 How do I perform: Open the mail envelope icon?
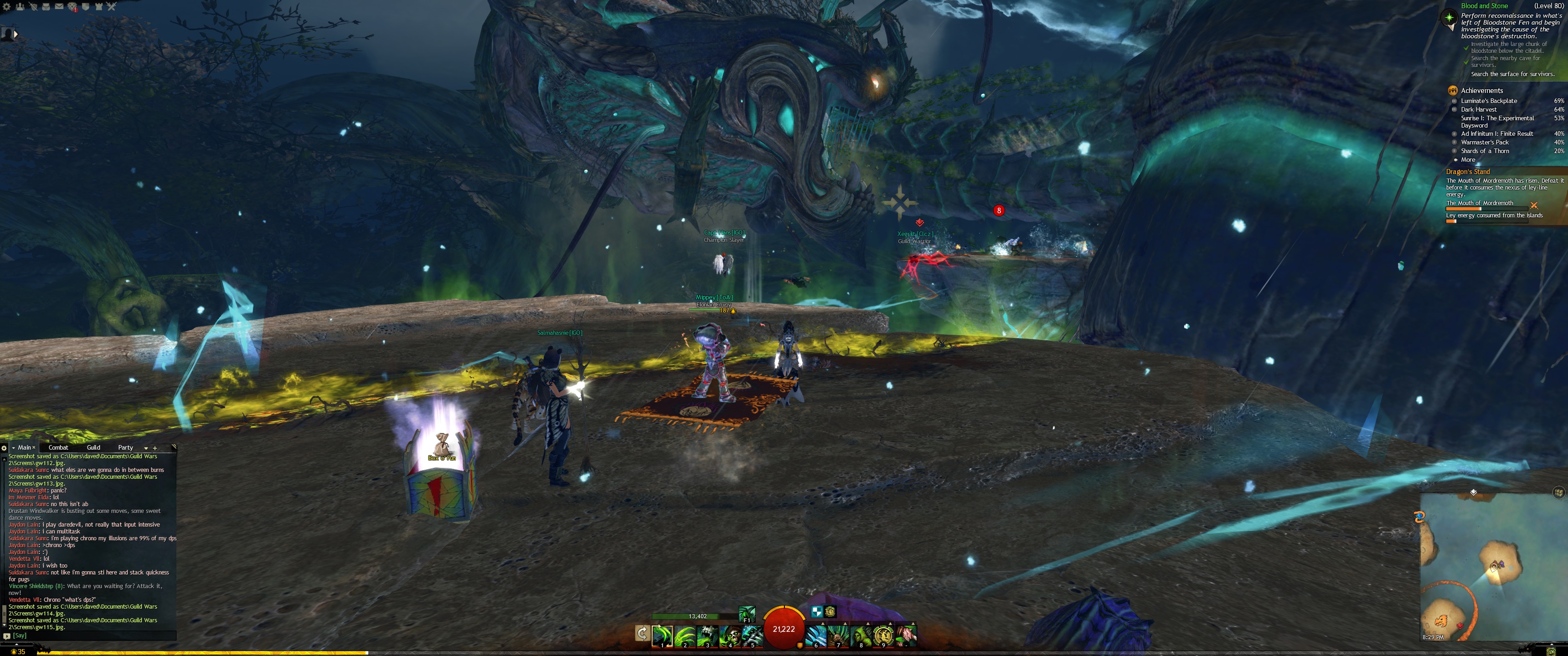[x=59, y=6]
